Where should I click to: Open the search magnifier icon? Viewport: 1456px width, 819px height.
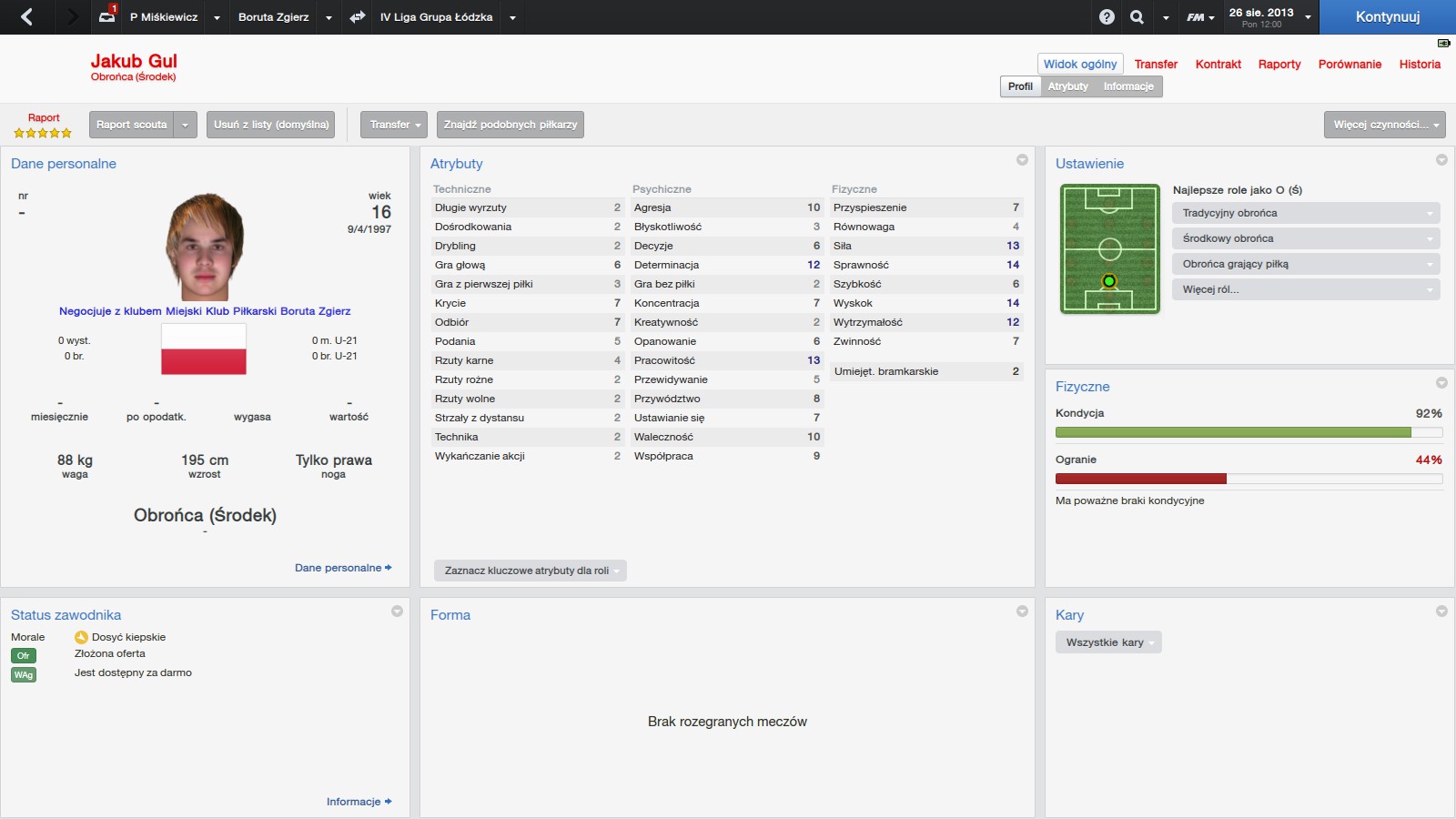[1137, 17]
